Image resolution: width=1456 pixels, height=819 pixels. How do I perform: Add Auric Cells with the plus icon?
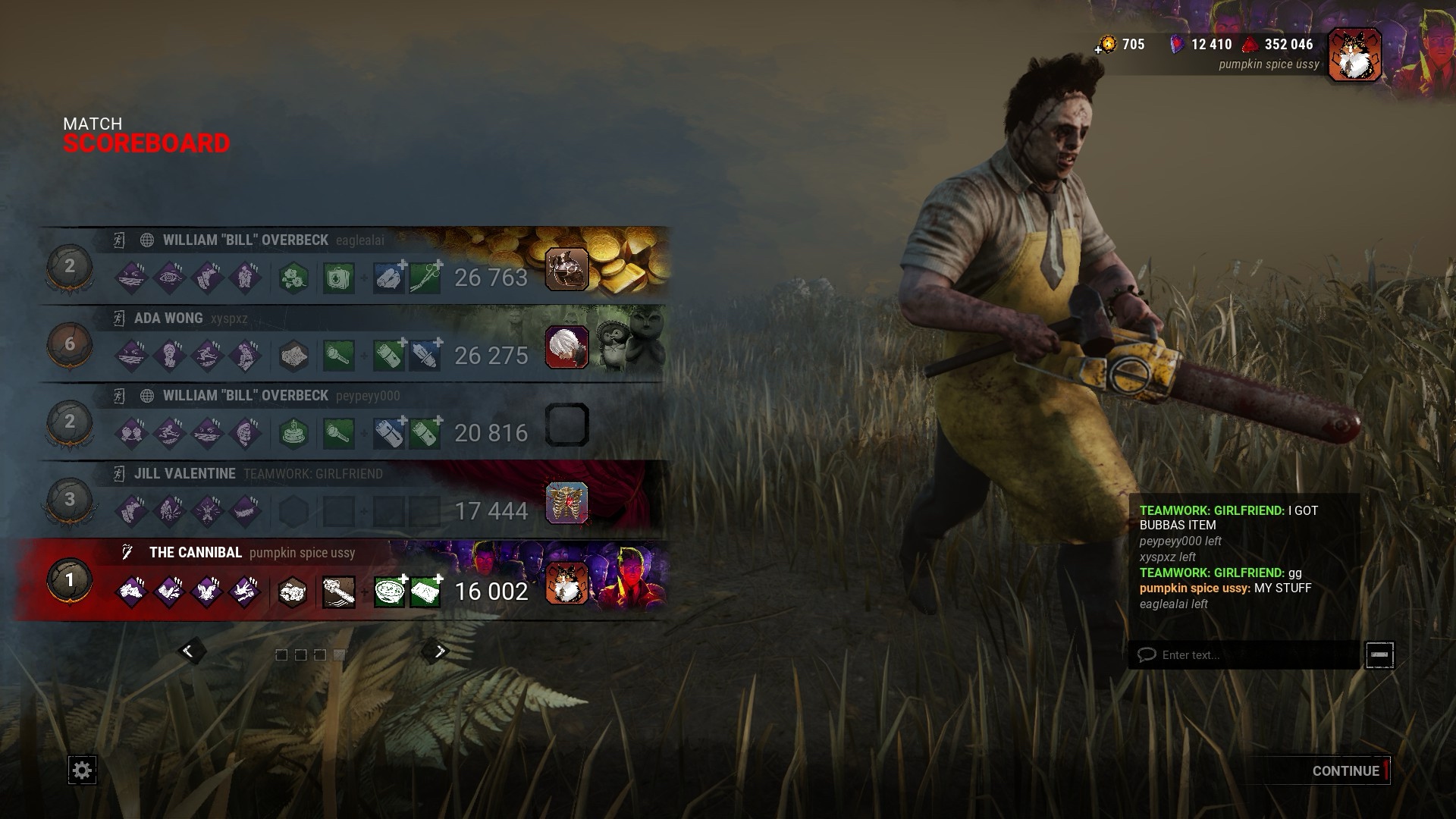pyautogui.click(x=1098, y=49)
